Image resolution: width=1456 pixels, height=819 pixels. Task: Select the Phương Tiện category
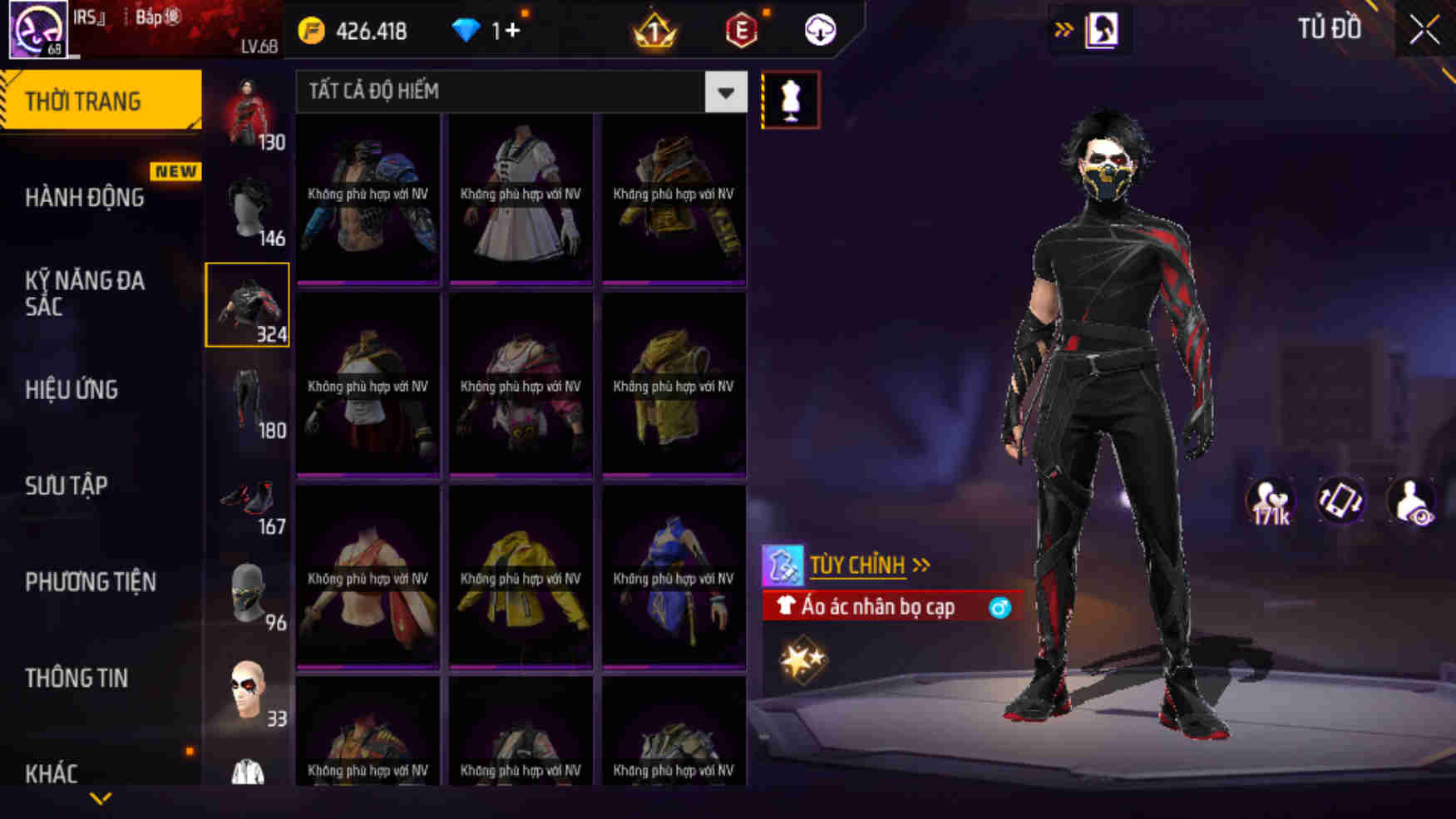click(x=91, y=582)
